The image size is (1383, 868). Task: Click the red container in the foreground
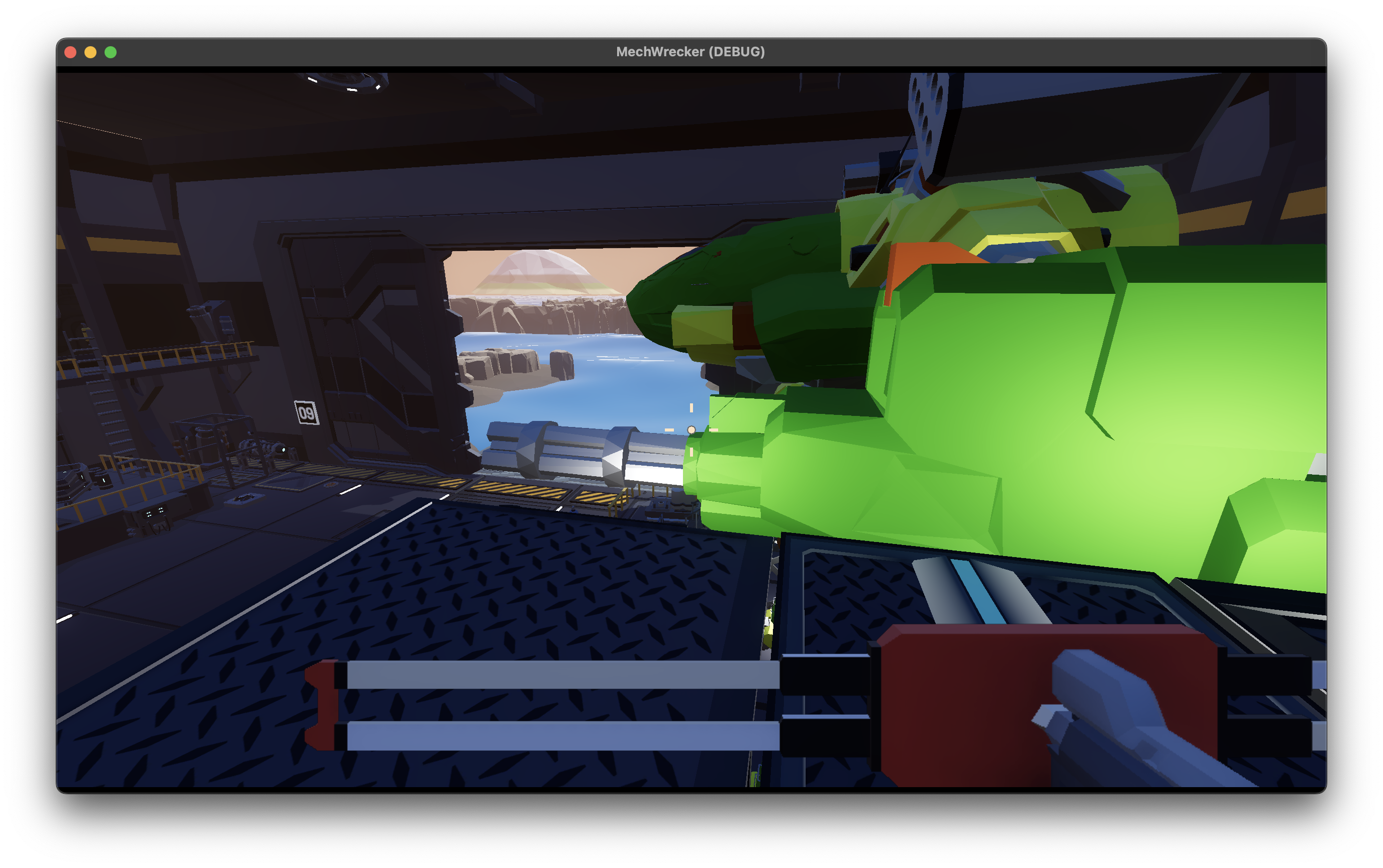(x=976, y=718)
